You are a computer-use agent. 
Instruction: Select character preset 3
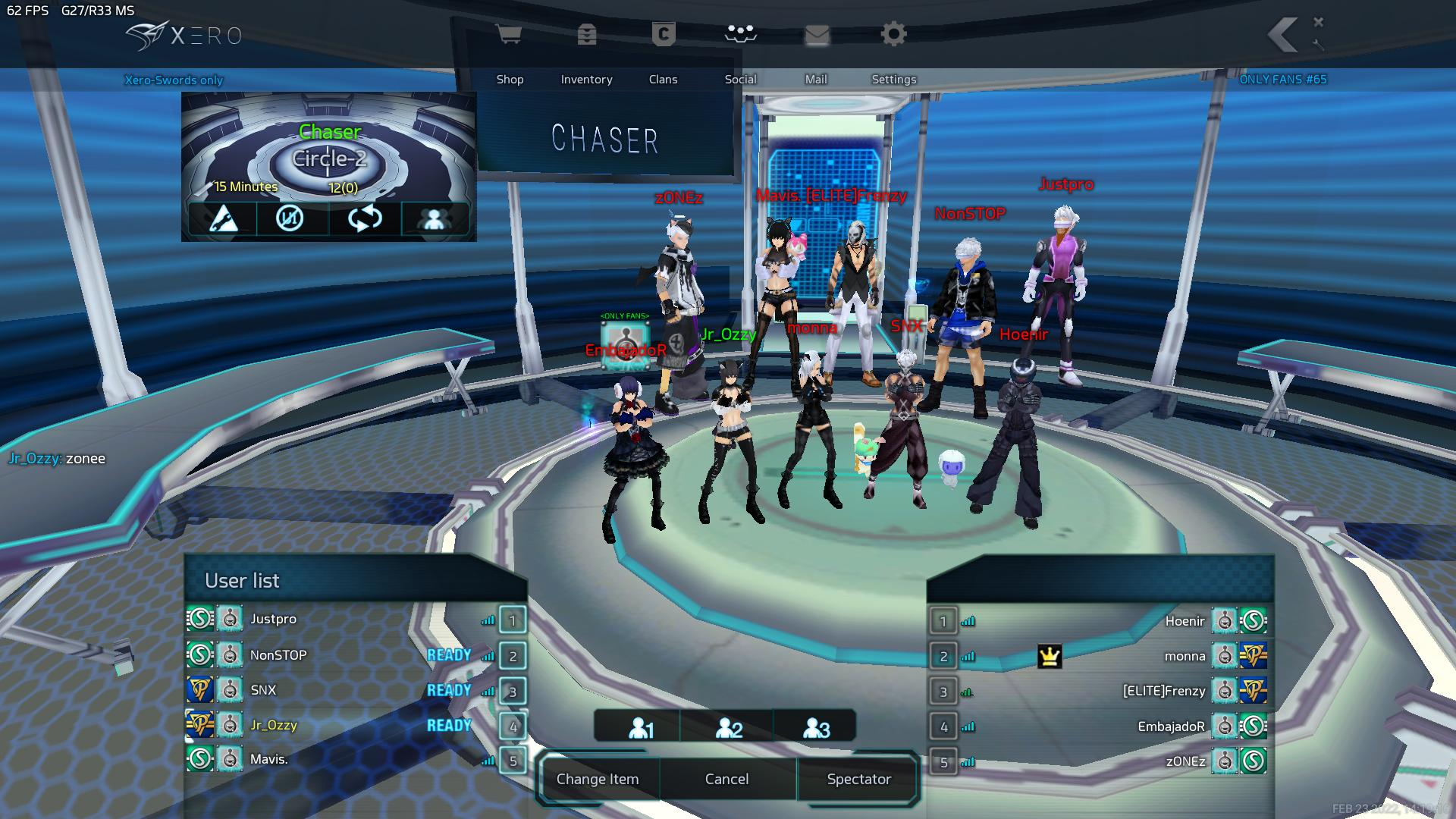[x=816, y=728]
